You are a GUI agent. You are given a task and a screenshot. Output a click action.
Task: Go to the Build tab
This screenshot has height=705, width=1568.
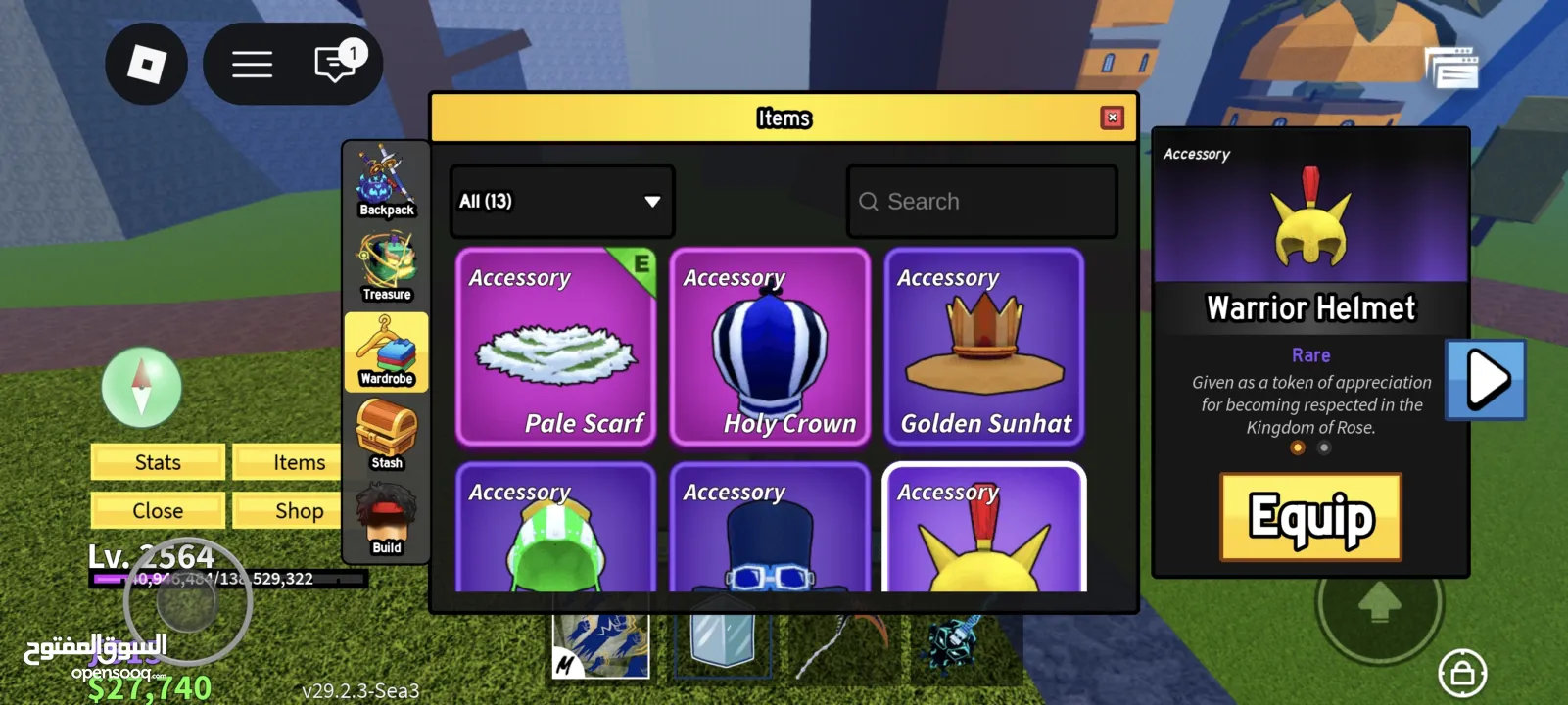(386, 521)
